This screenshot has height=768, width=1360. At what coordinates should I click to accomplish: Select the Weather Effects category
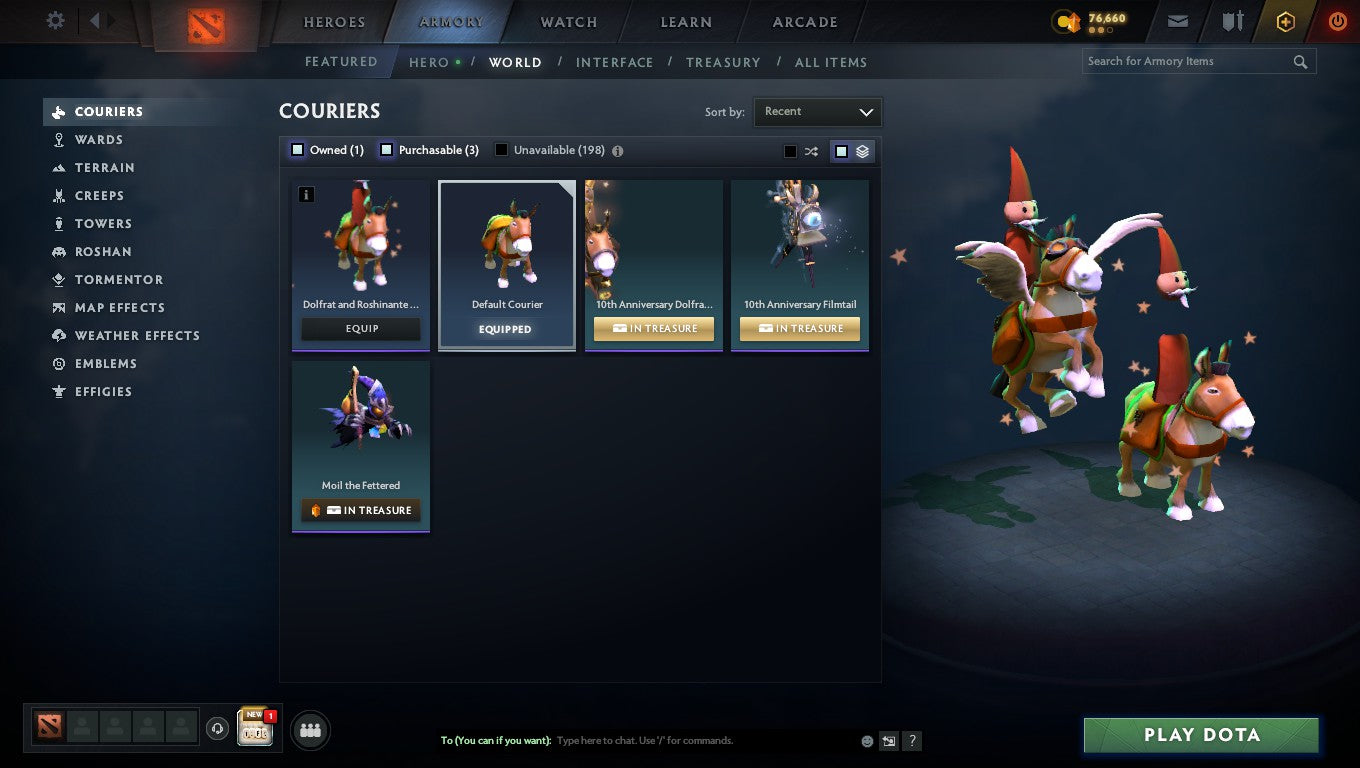tap(137, 335)
